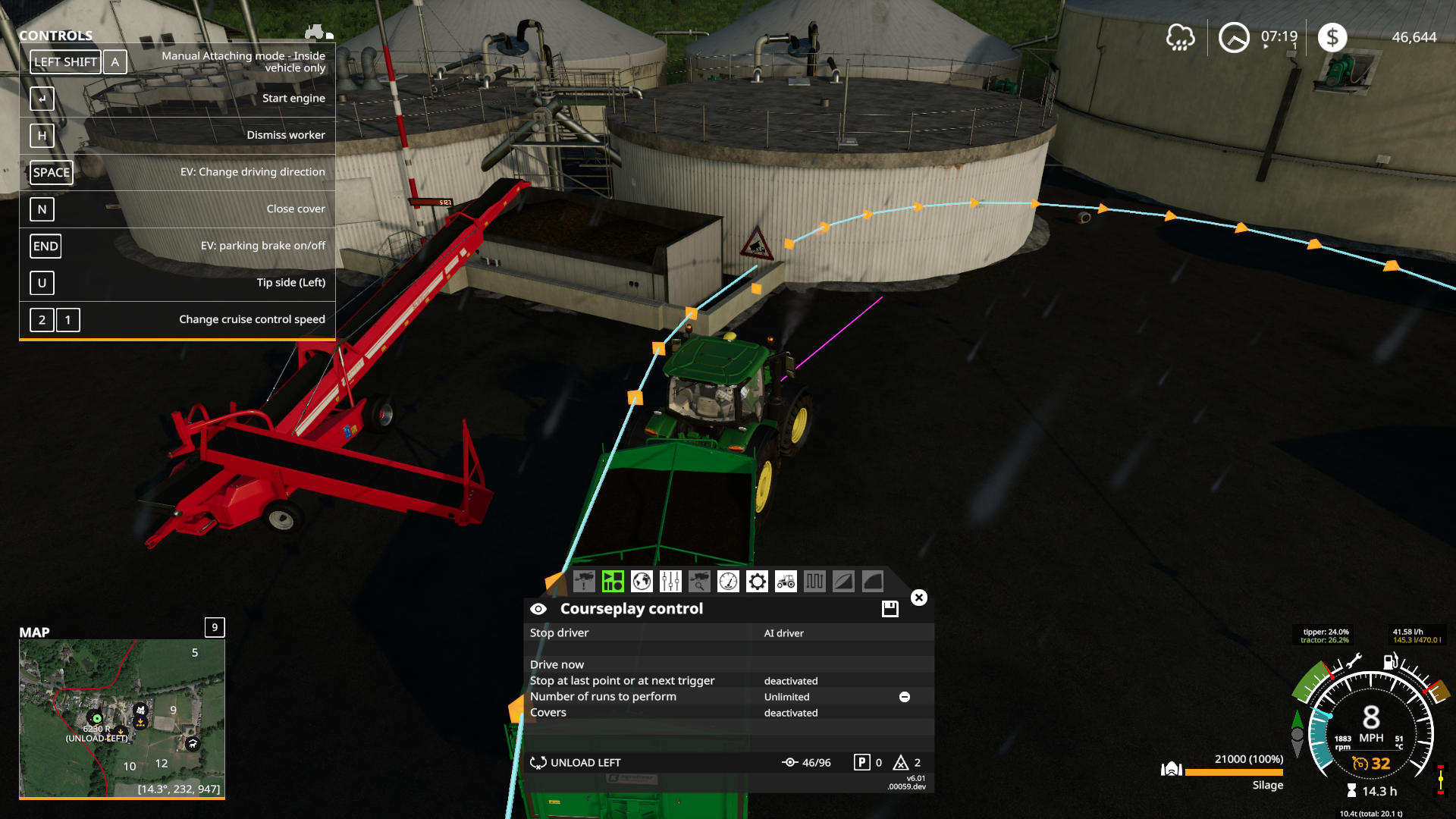This screenshot has width=1456, height=819.
Task: Change the AI driver selection for Stop driver
Action: pyautogui.click(x=783, y=632)
